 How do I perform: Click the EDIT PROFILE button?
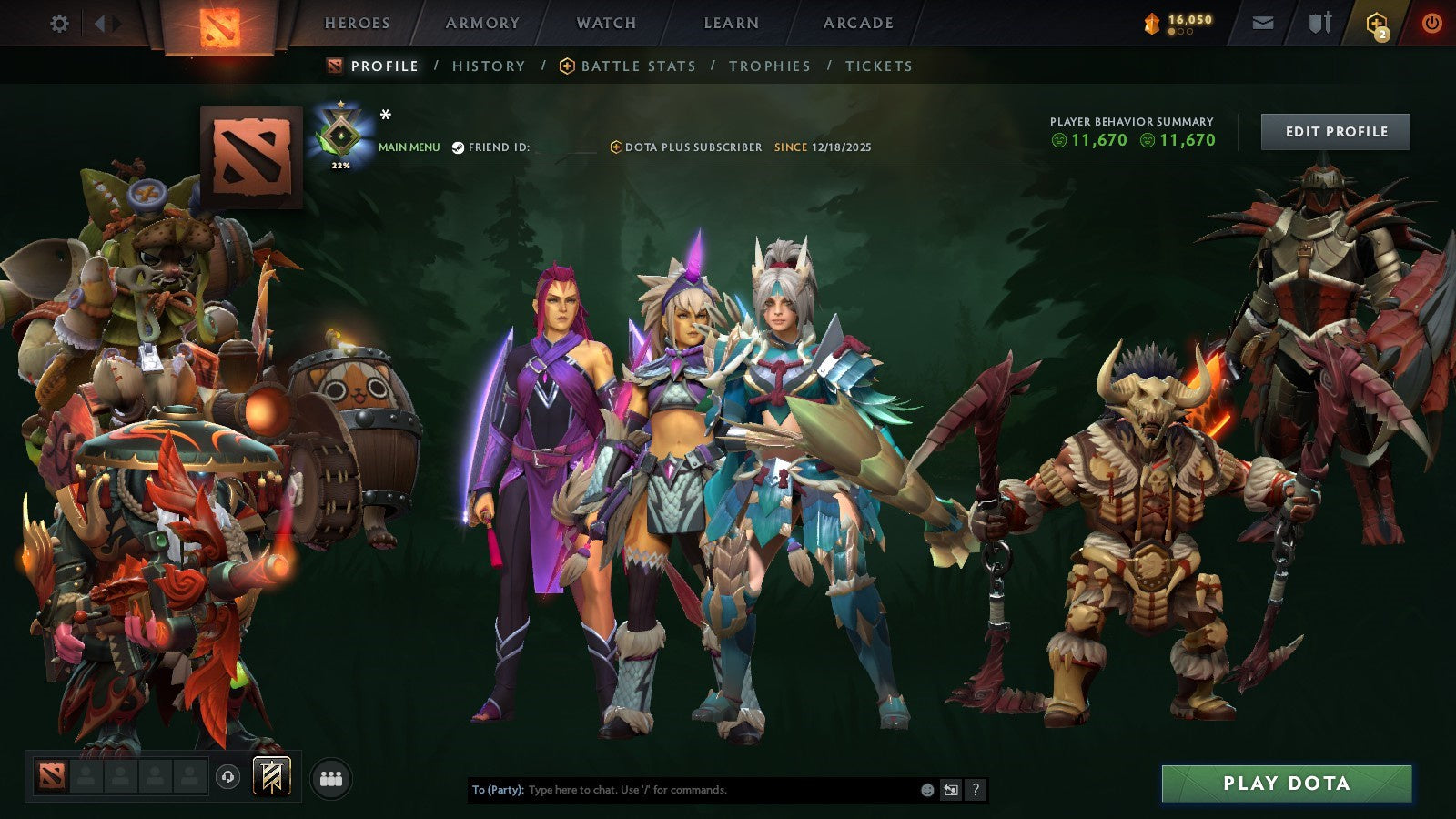(1334, 131)
